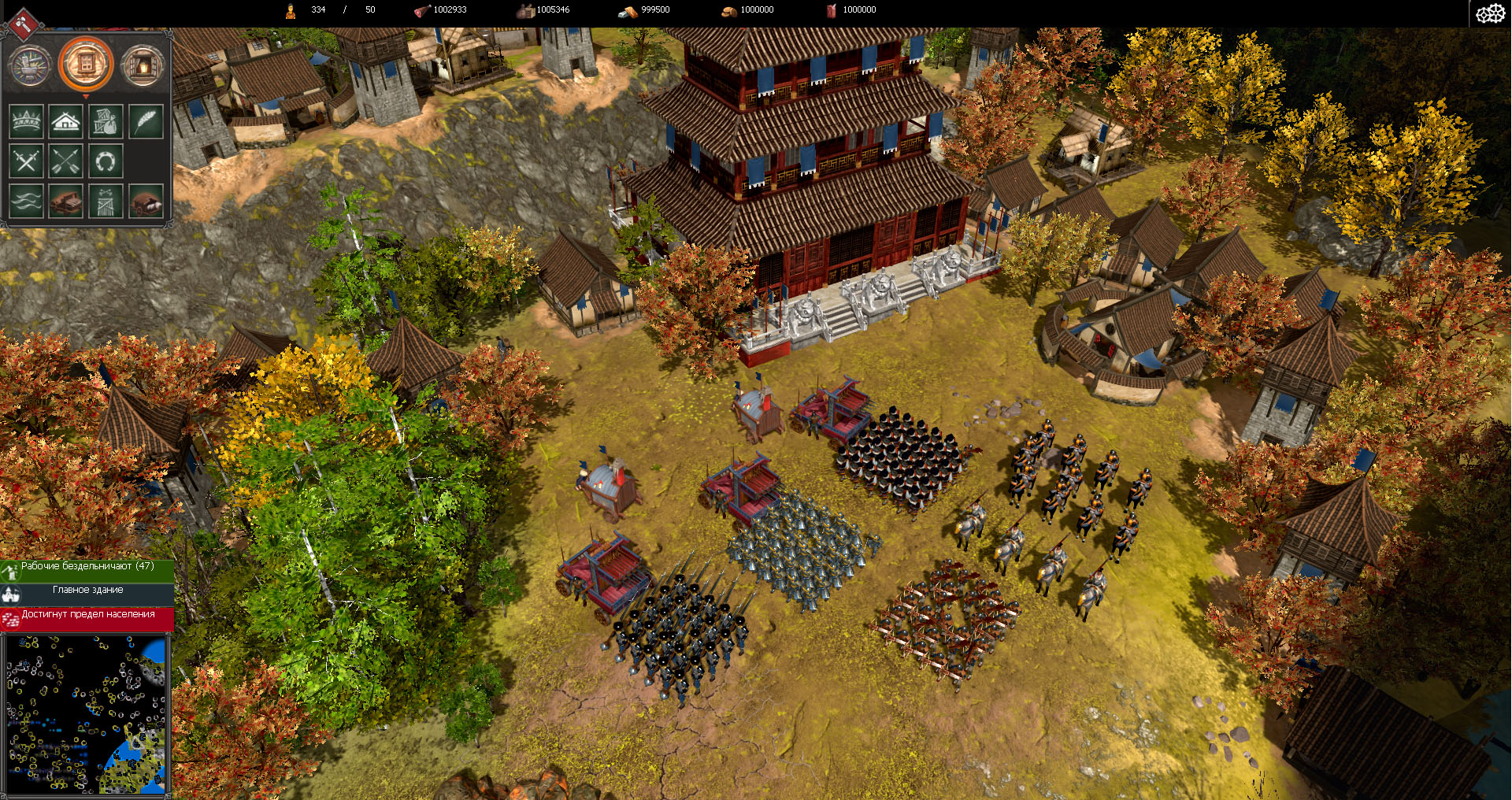
Task: Click the orange arrow under the selected category
Action: (85, 96)
